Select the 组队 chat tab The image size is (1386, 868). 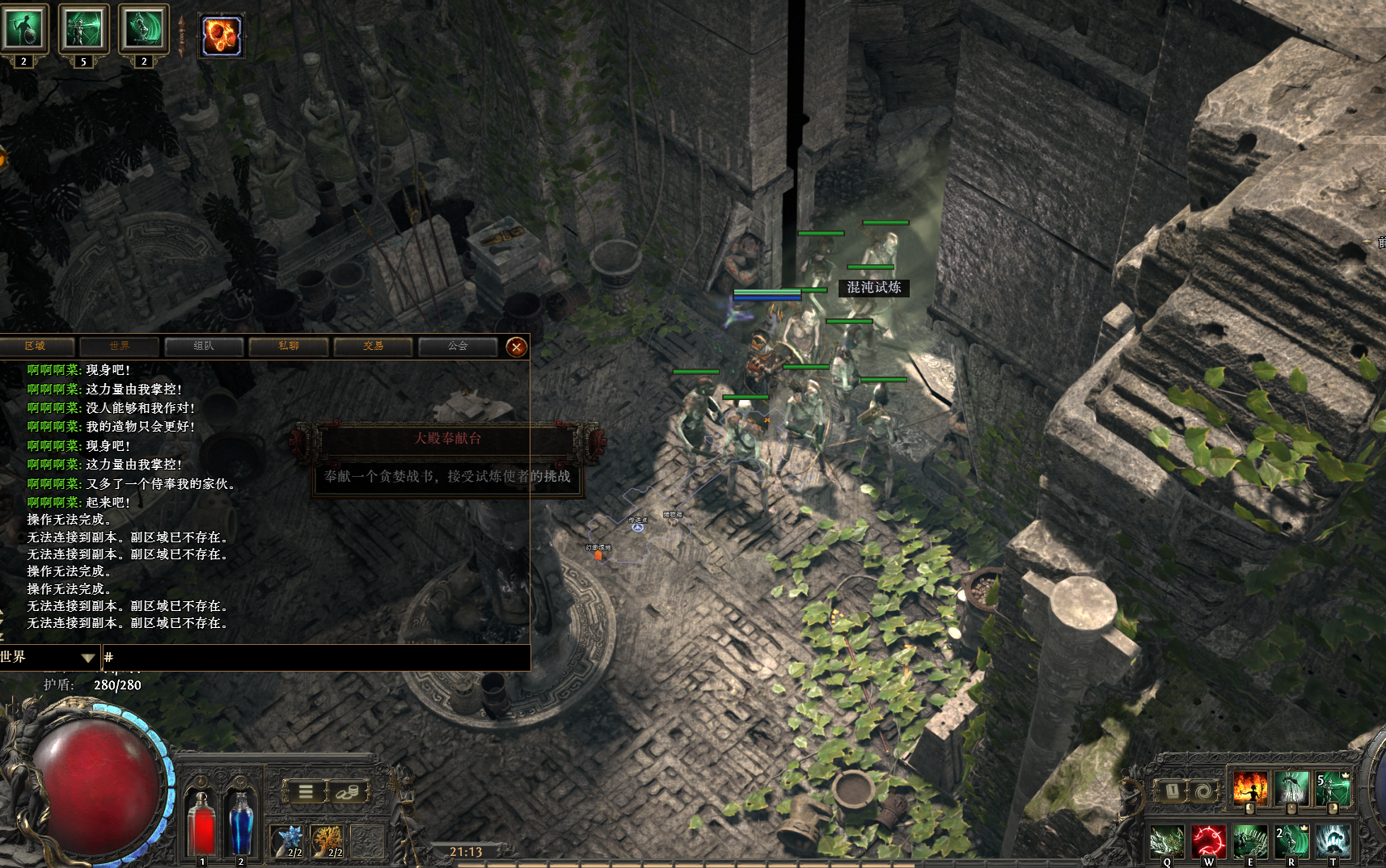pyautogui.click(x=204, y=347)
